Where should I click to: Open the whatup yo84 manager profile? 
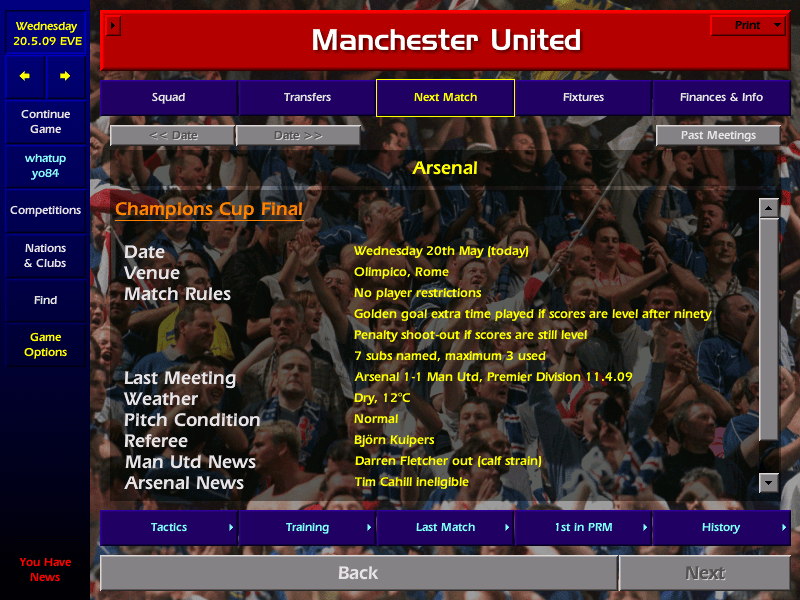pos(45,166)
